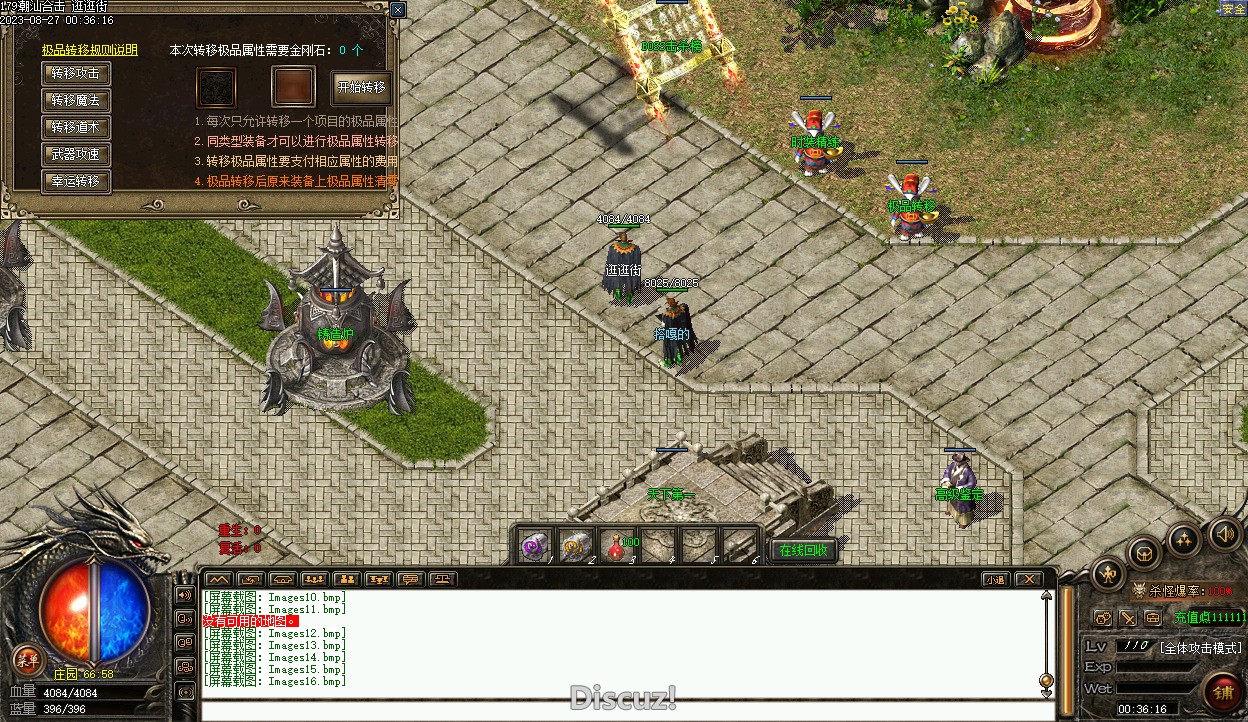The height and width of the screenshot is (722, 1248).
Task: Select the 幸运转移 button
Action: coord(76,182)
